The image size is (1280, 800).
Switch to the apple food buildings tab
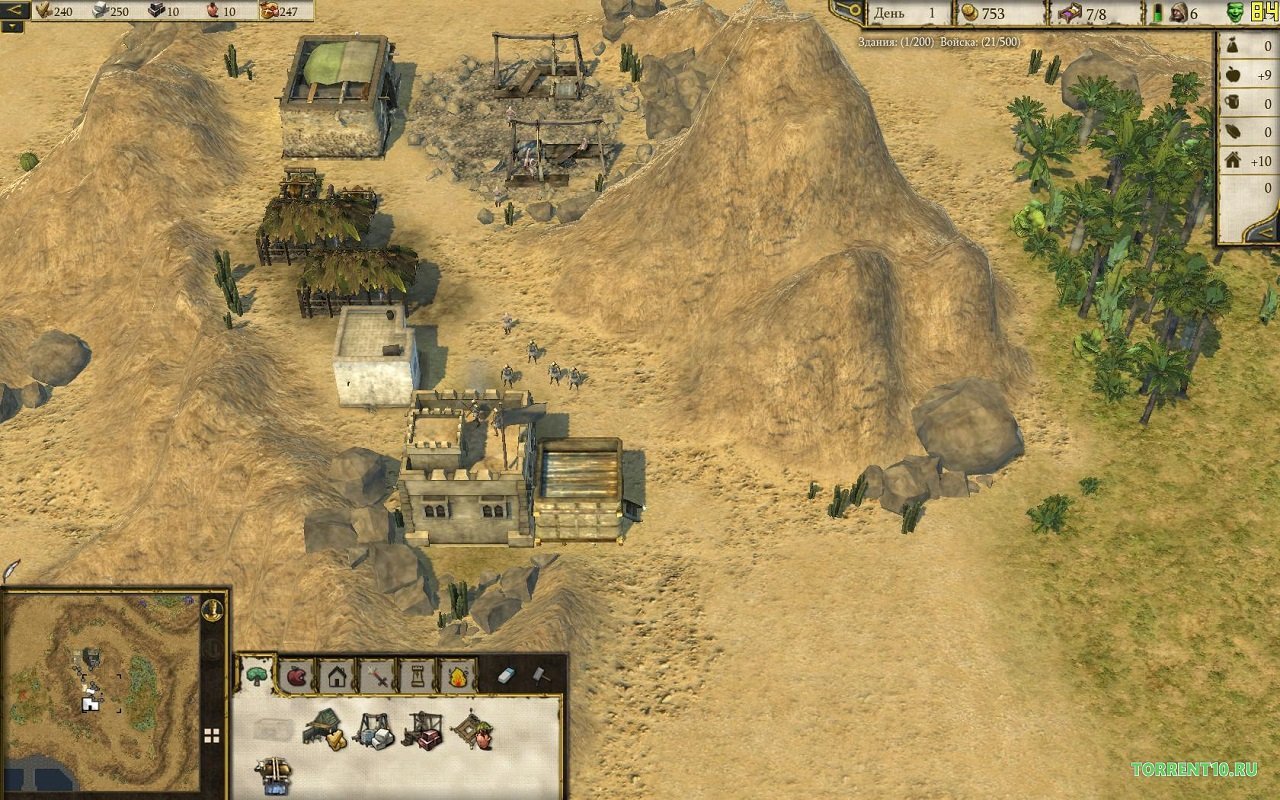coord(296,678)
